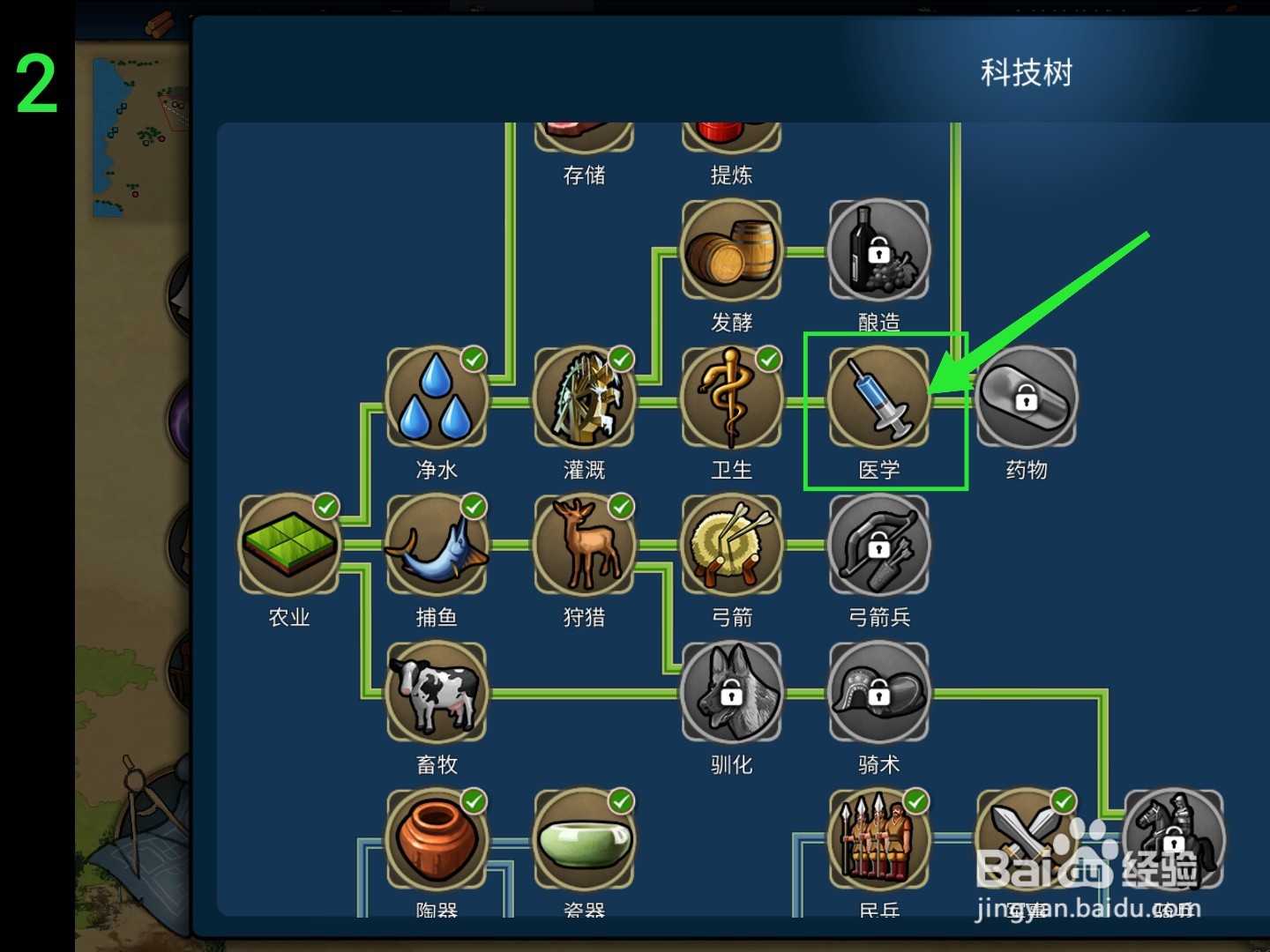Click the Animal Husbandry (畜牧) cow icon
Screen dimensions: 1270x952
click(x=437, y=692)
